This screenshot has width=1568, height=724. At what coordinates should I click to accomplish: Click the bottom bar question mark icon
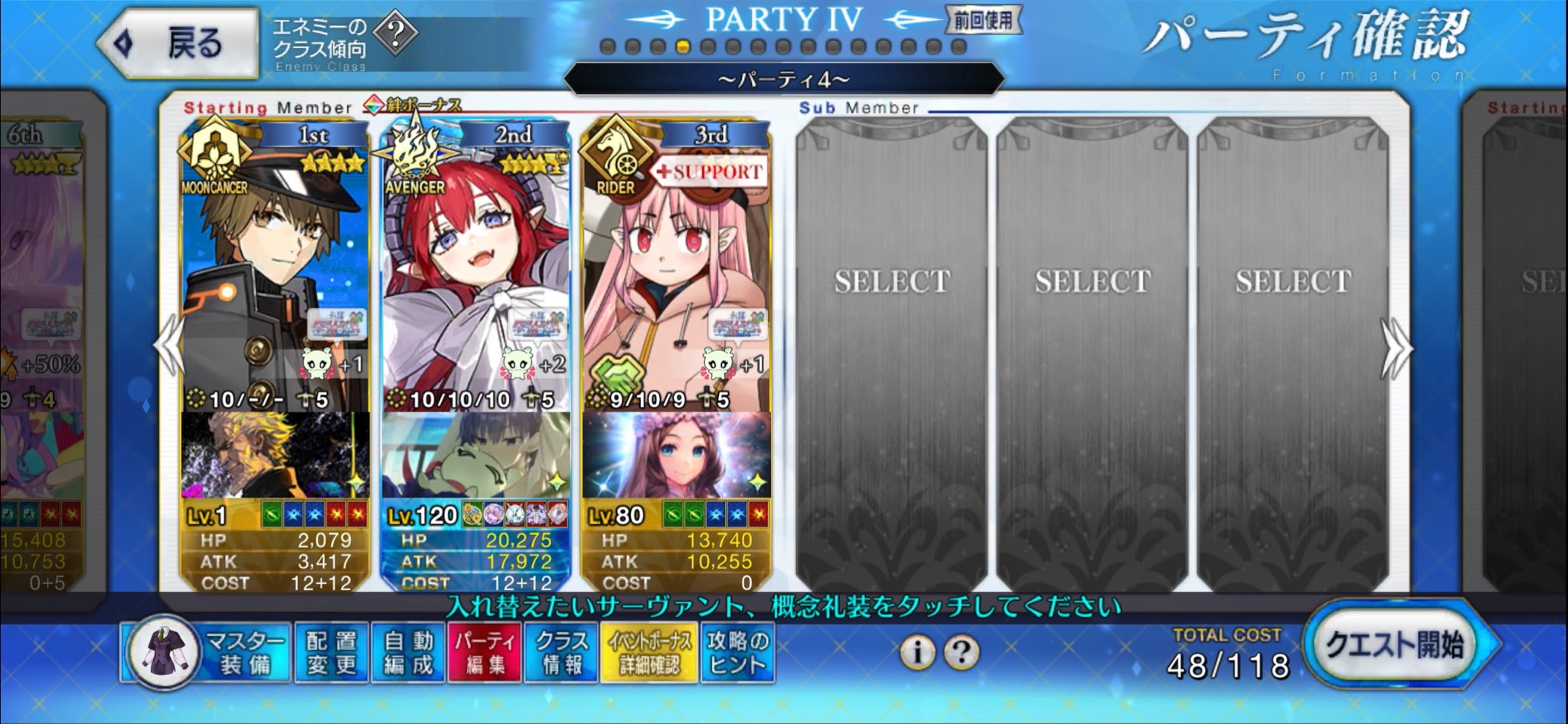(961, 653)
